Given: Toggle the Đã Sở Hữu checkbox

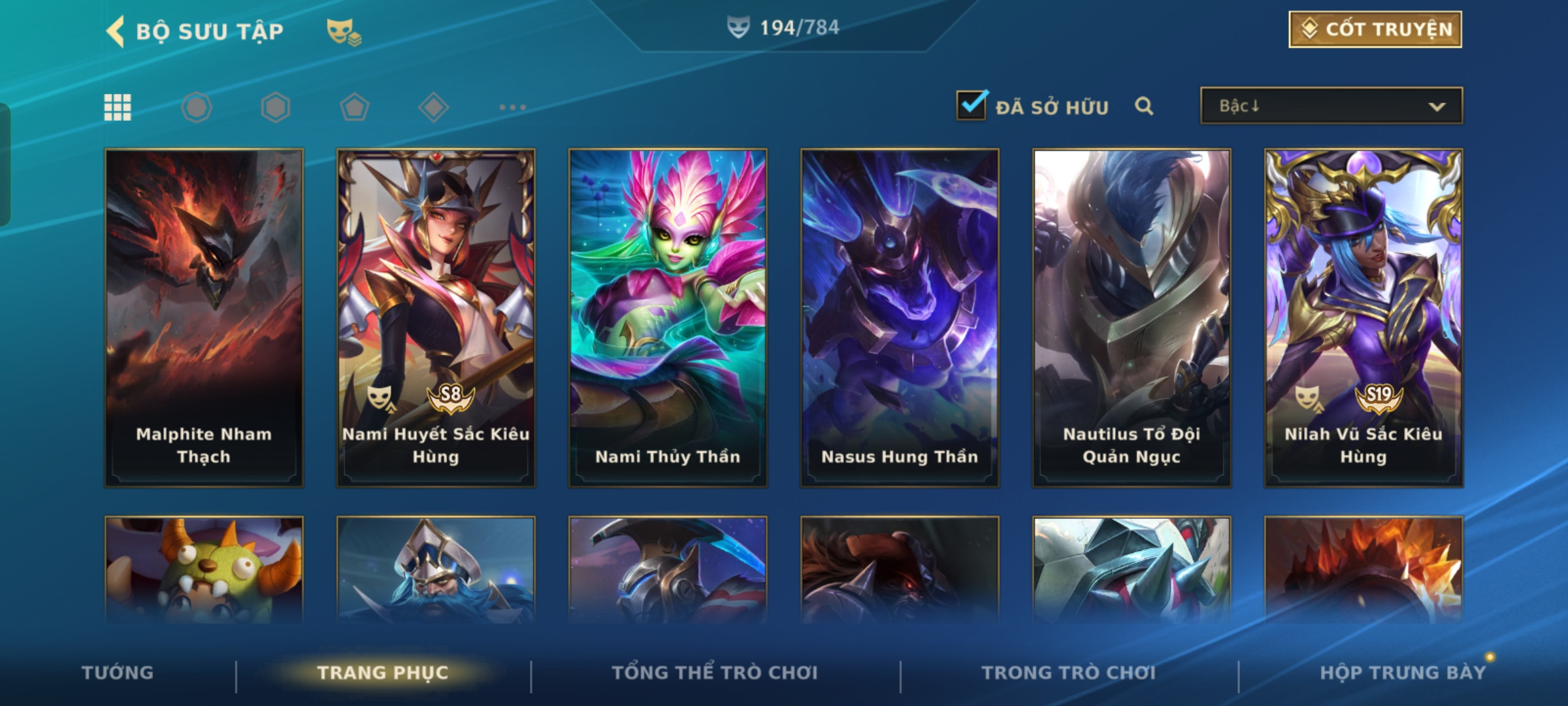Looking at the screenshot, I should [x=972, y=105].
